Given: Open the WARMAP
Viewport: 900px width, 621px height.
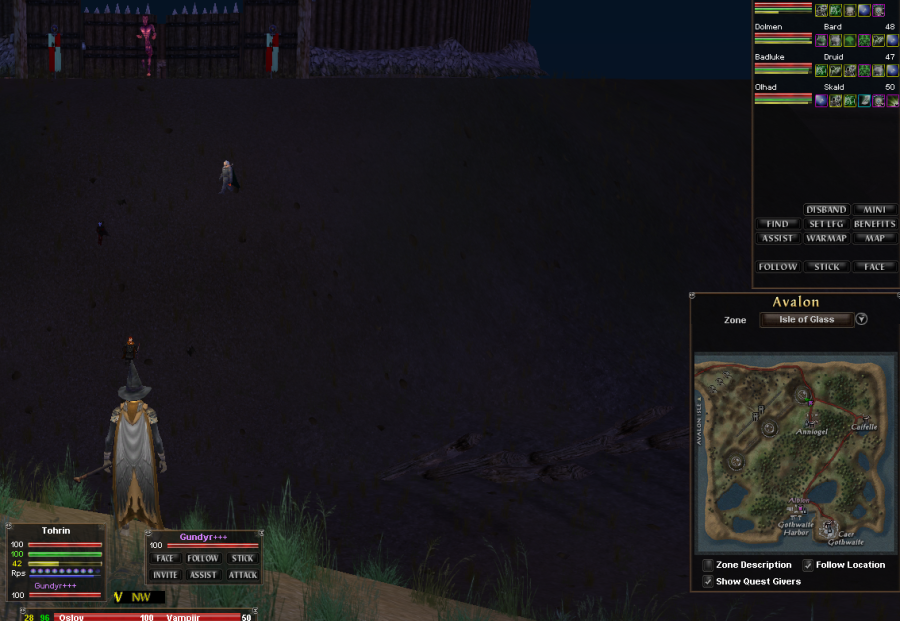Looking at the screenshot, I should (826, 238).
